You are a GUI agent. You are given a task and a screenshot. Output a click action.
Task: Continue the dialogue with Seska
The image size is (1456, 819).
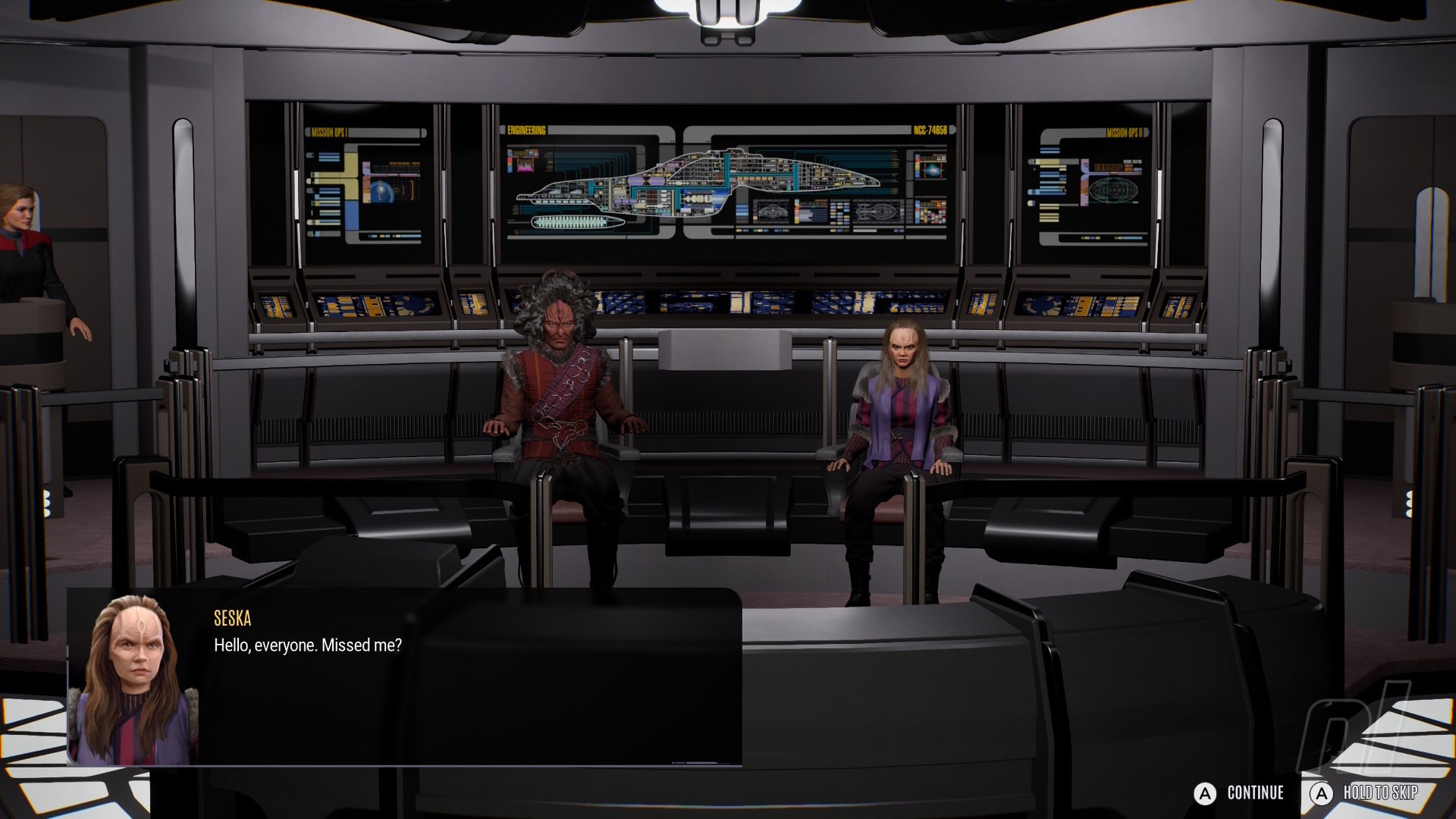[1239, 793]
